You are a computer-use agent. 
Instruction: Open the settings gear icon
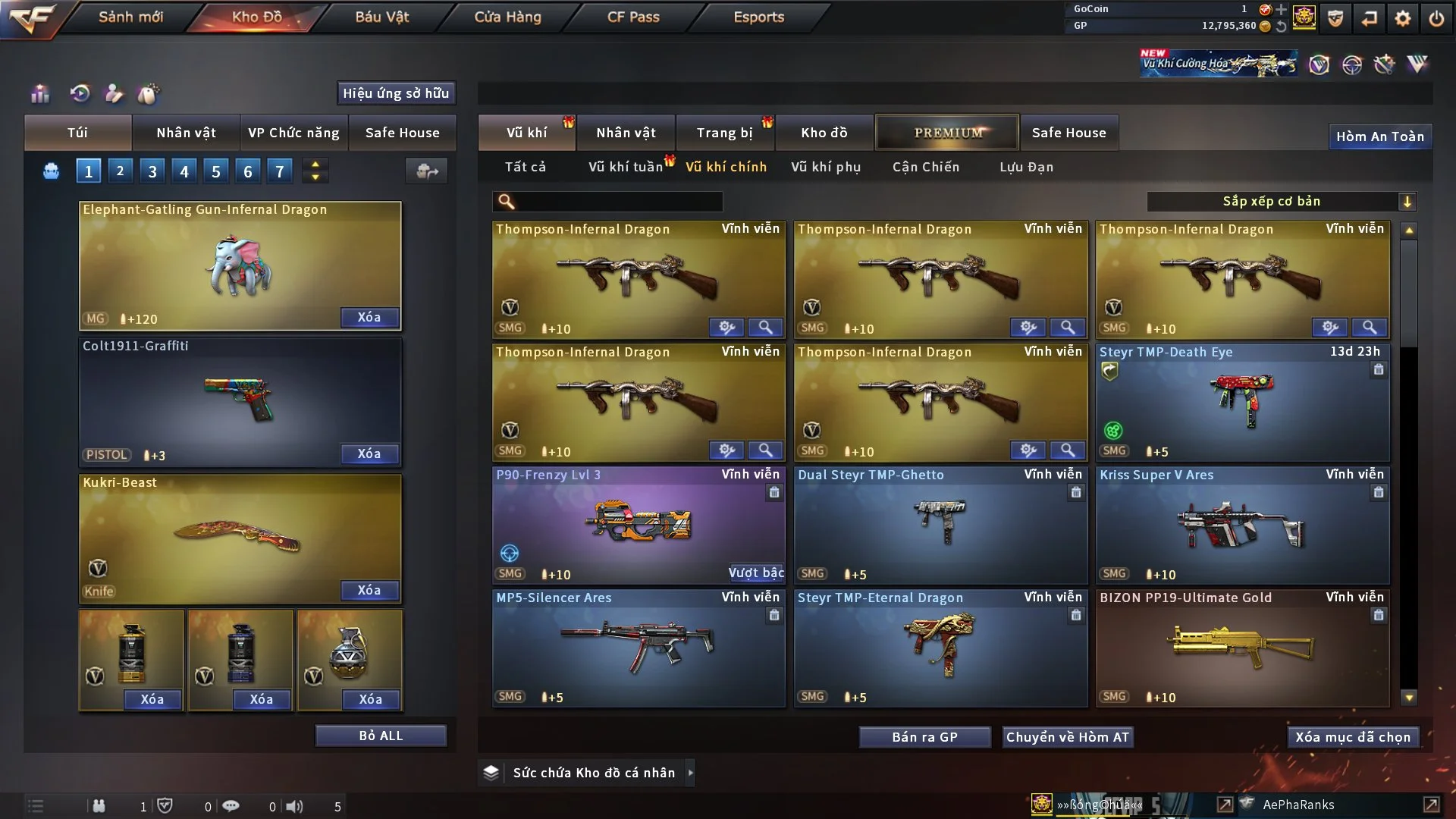tap(1402, 17)
